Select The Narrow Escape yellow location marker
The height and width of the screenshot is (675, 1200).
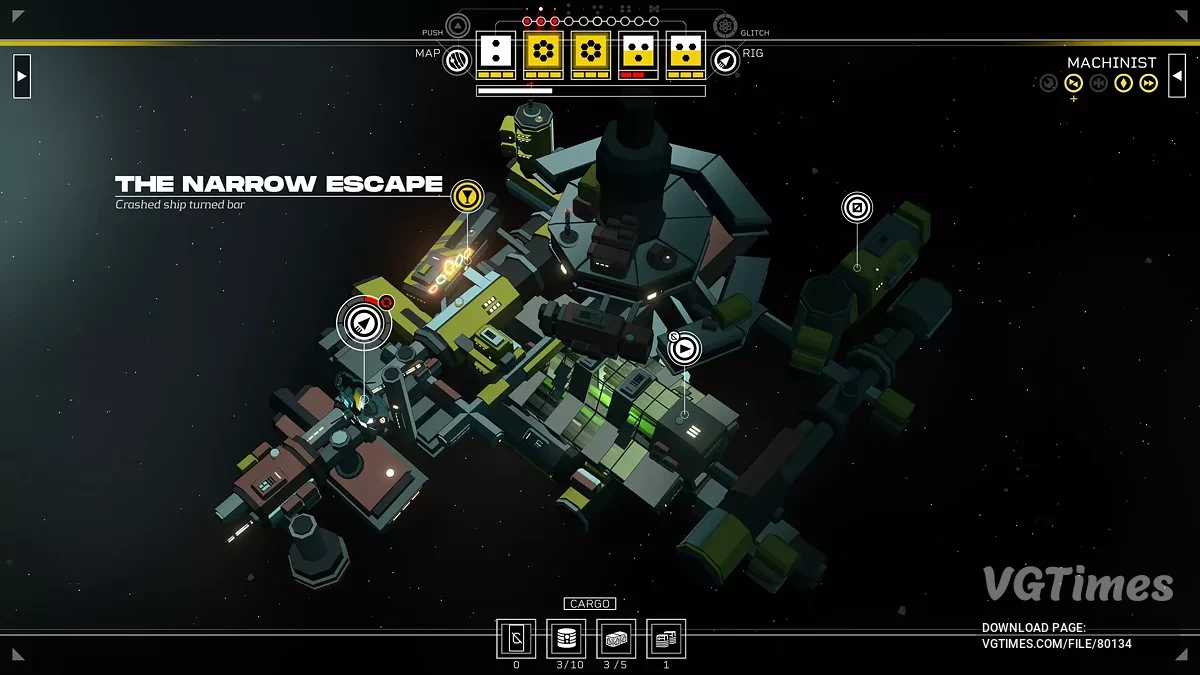(466, 196)
